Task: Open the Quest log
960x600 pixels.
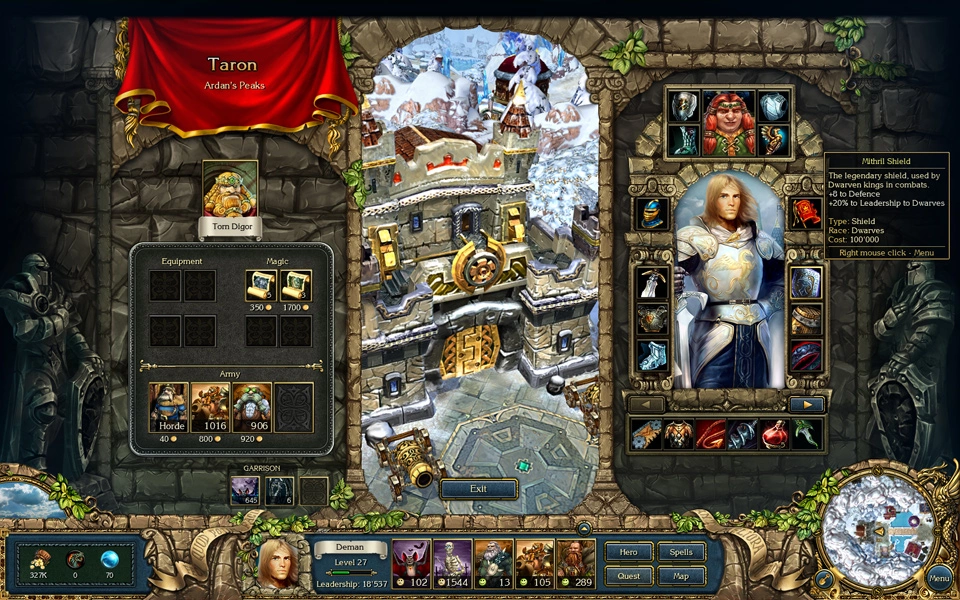Action: (x=628, y=576)
